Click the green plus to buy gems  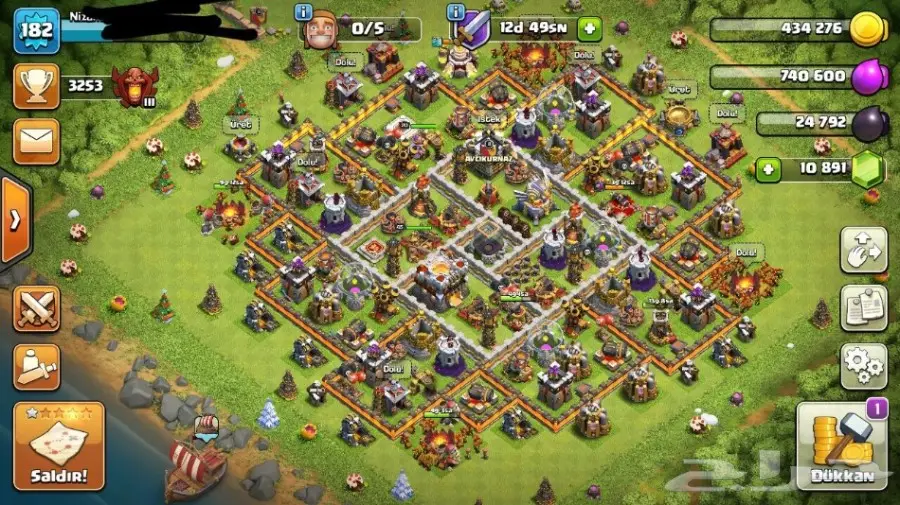[x=768, y=168]
